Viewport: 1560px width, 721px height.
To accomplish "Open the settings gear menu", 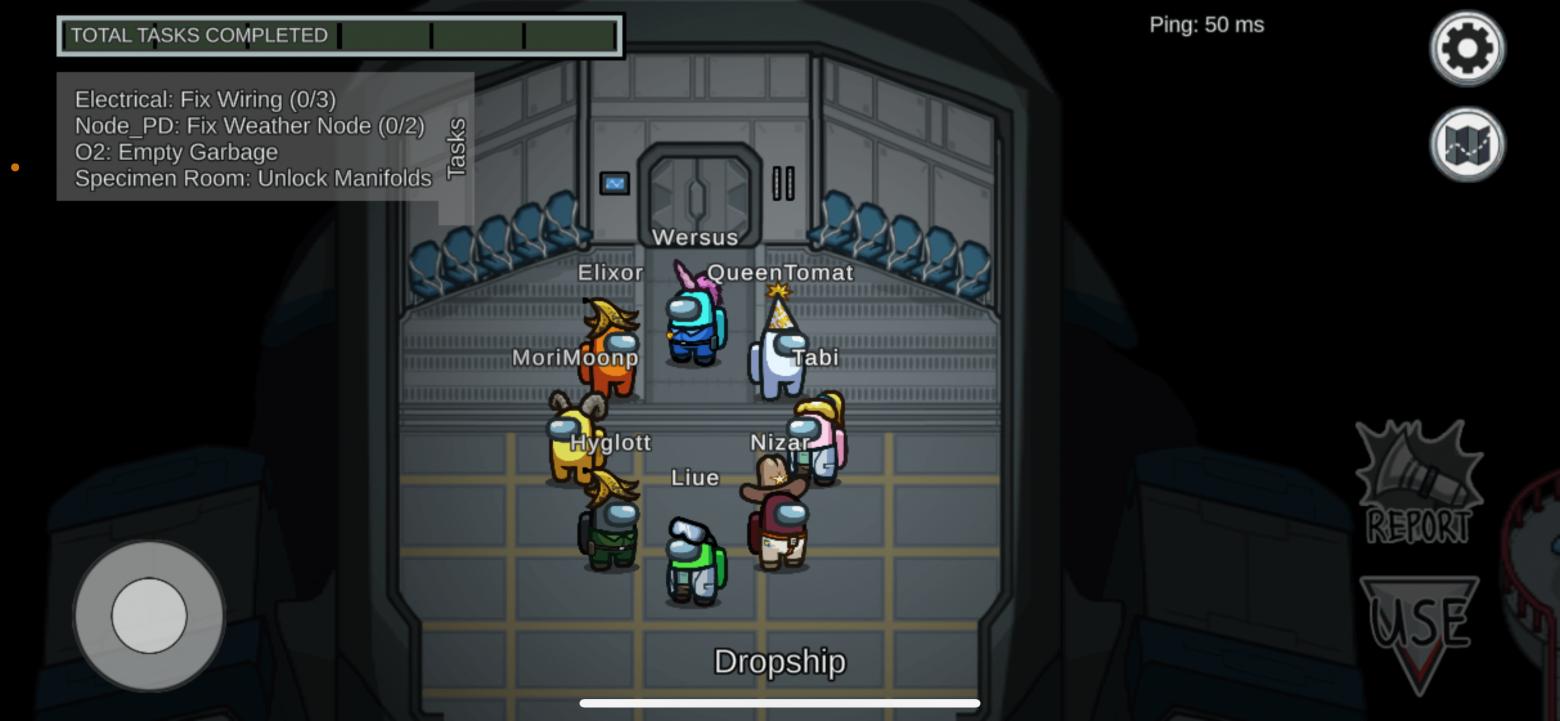I will pos(1467,48).
